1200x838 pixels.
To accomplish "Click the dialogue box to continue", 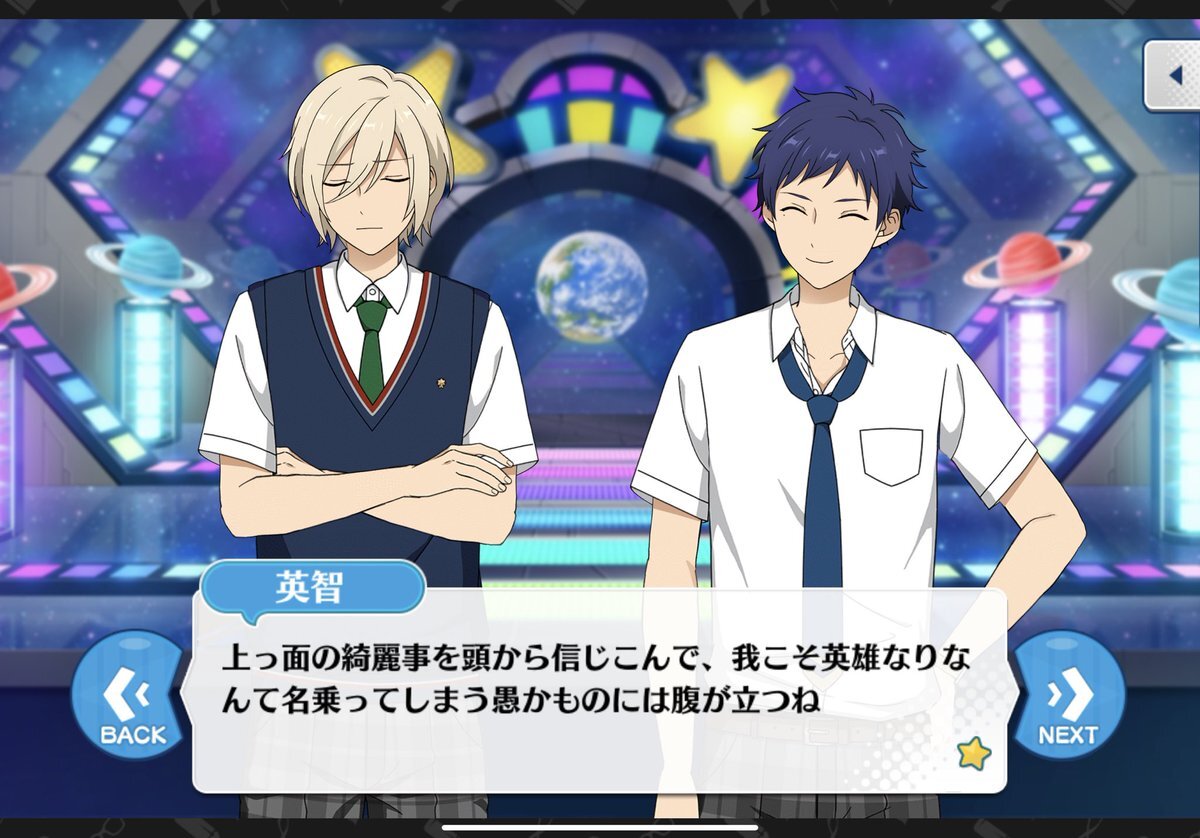I will (x=600, y=690).
